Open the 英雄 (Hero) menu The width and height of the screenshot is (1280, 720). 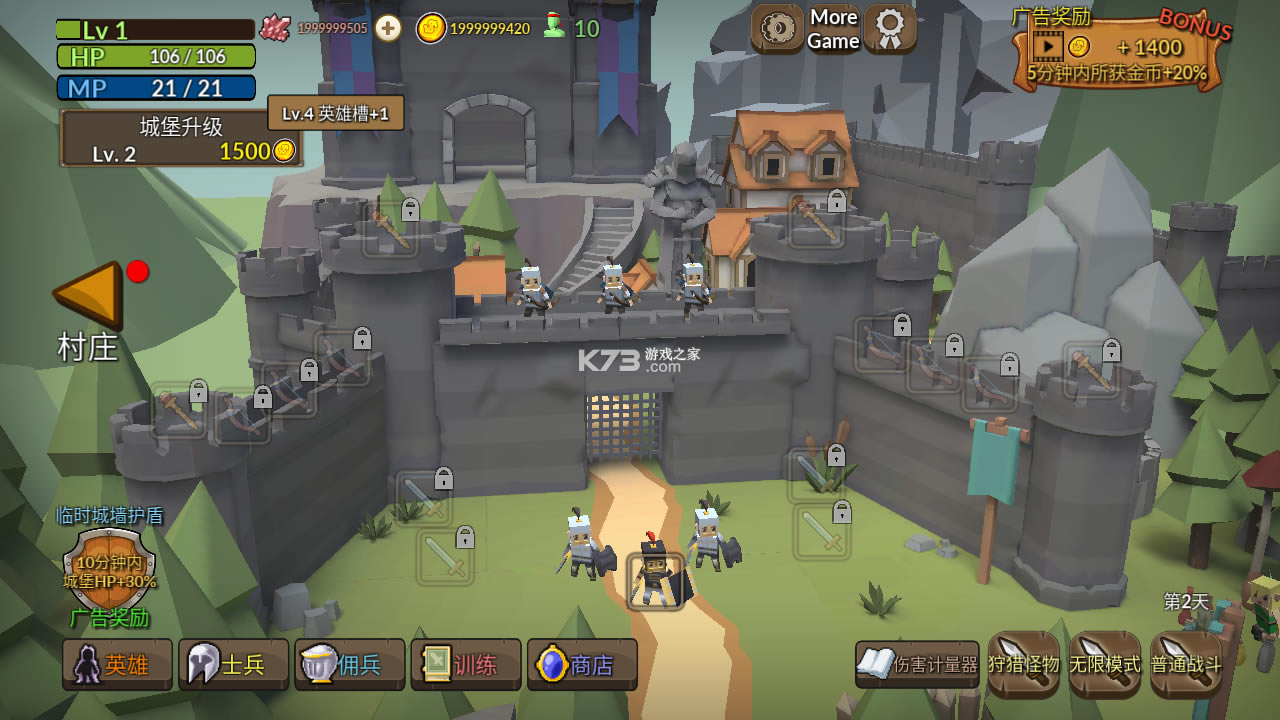click(117, 665)
